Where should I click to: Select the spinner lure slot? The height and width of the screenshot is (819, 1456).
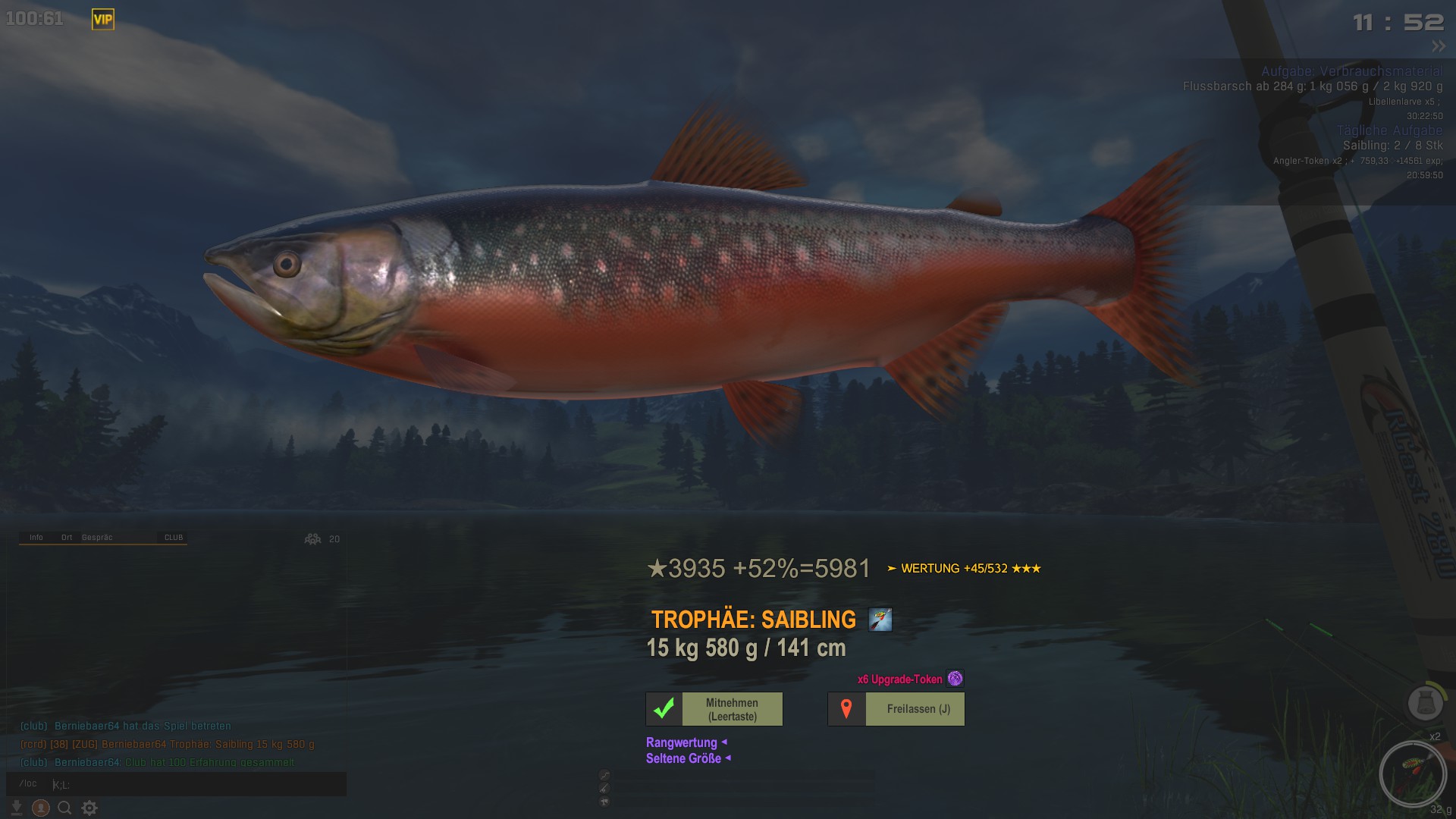1413,774
